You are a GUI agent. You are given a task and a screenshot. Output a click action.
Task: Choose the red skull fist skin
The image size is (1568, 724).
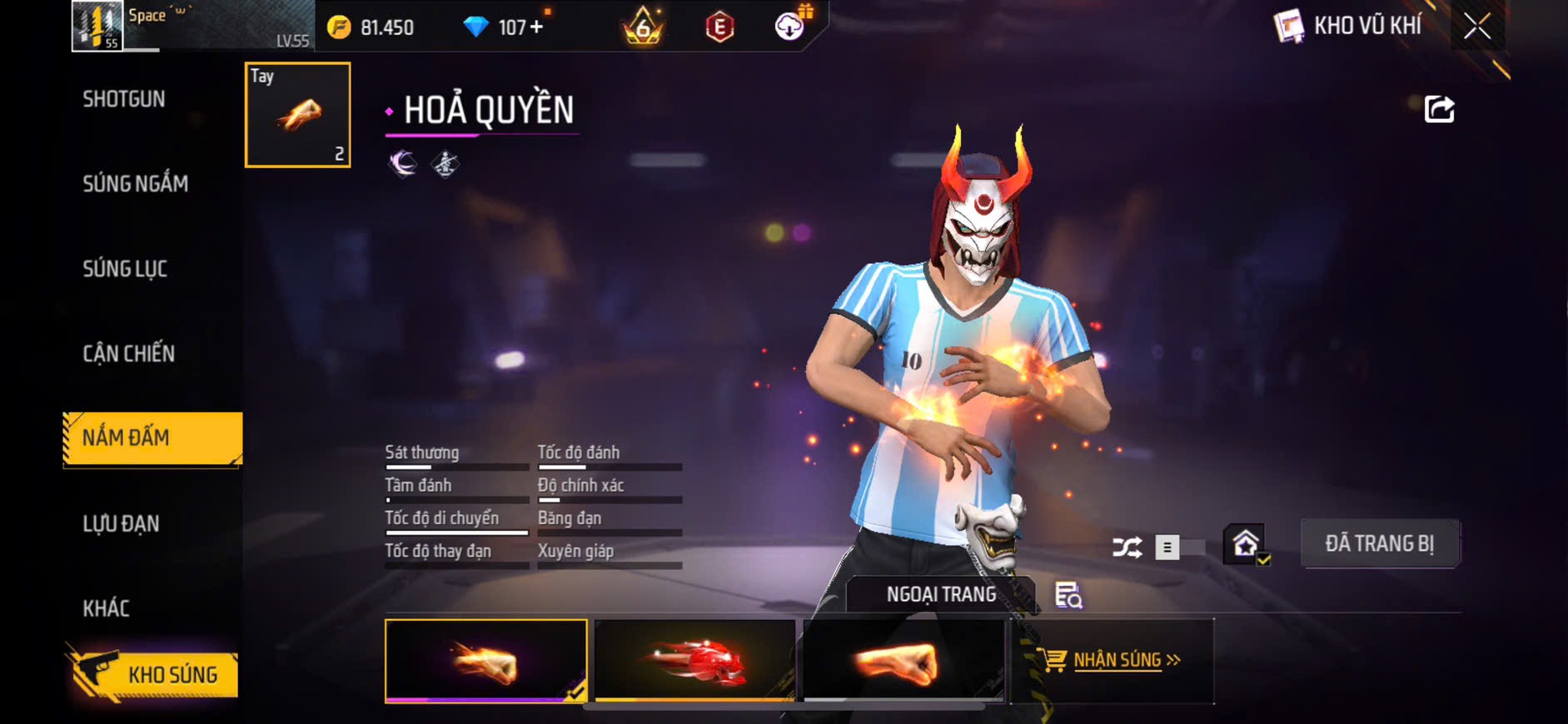point(694,661)
